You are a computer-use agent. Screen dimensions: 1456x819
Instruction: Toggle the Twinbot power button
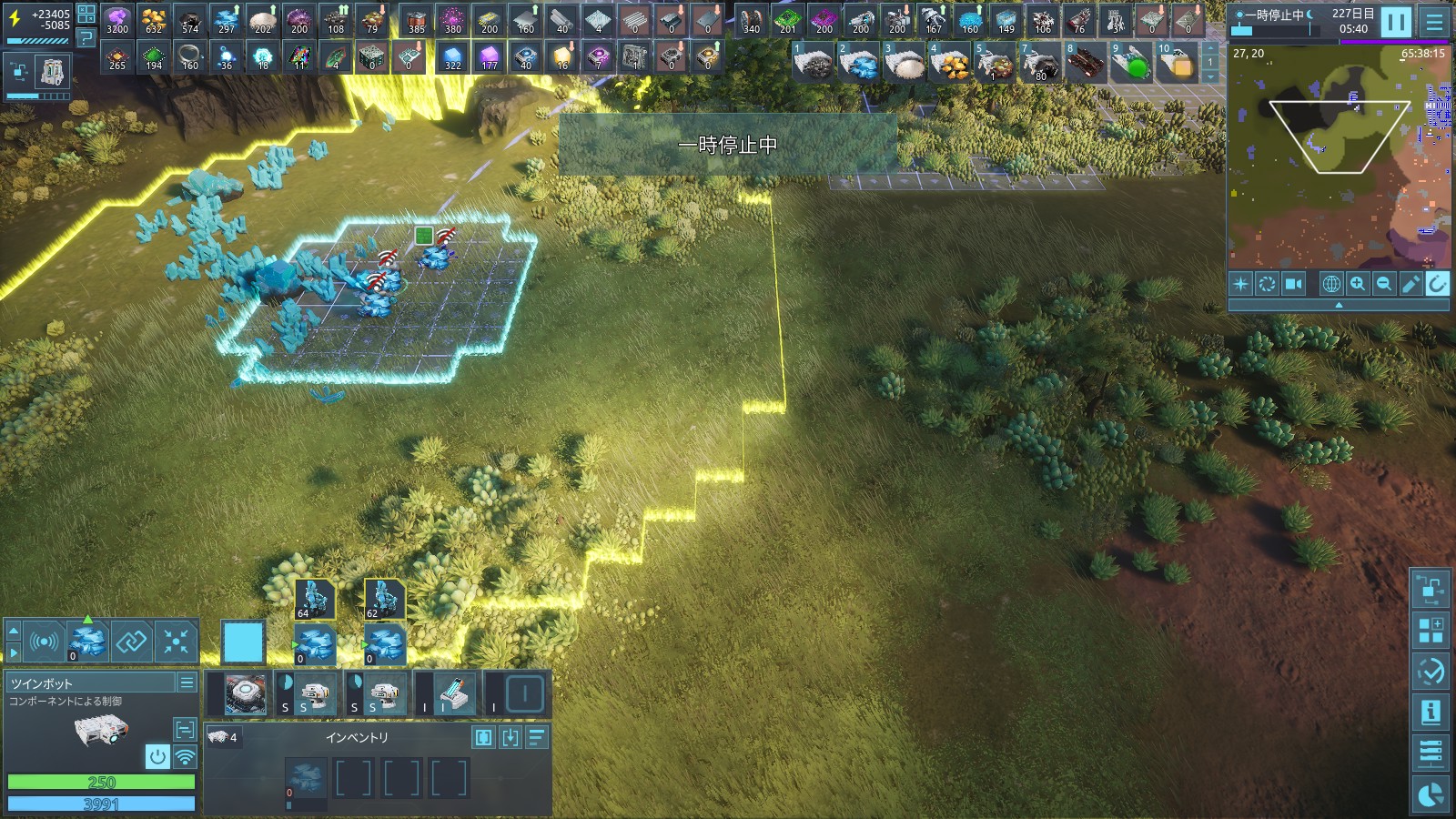point(157,756)
